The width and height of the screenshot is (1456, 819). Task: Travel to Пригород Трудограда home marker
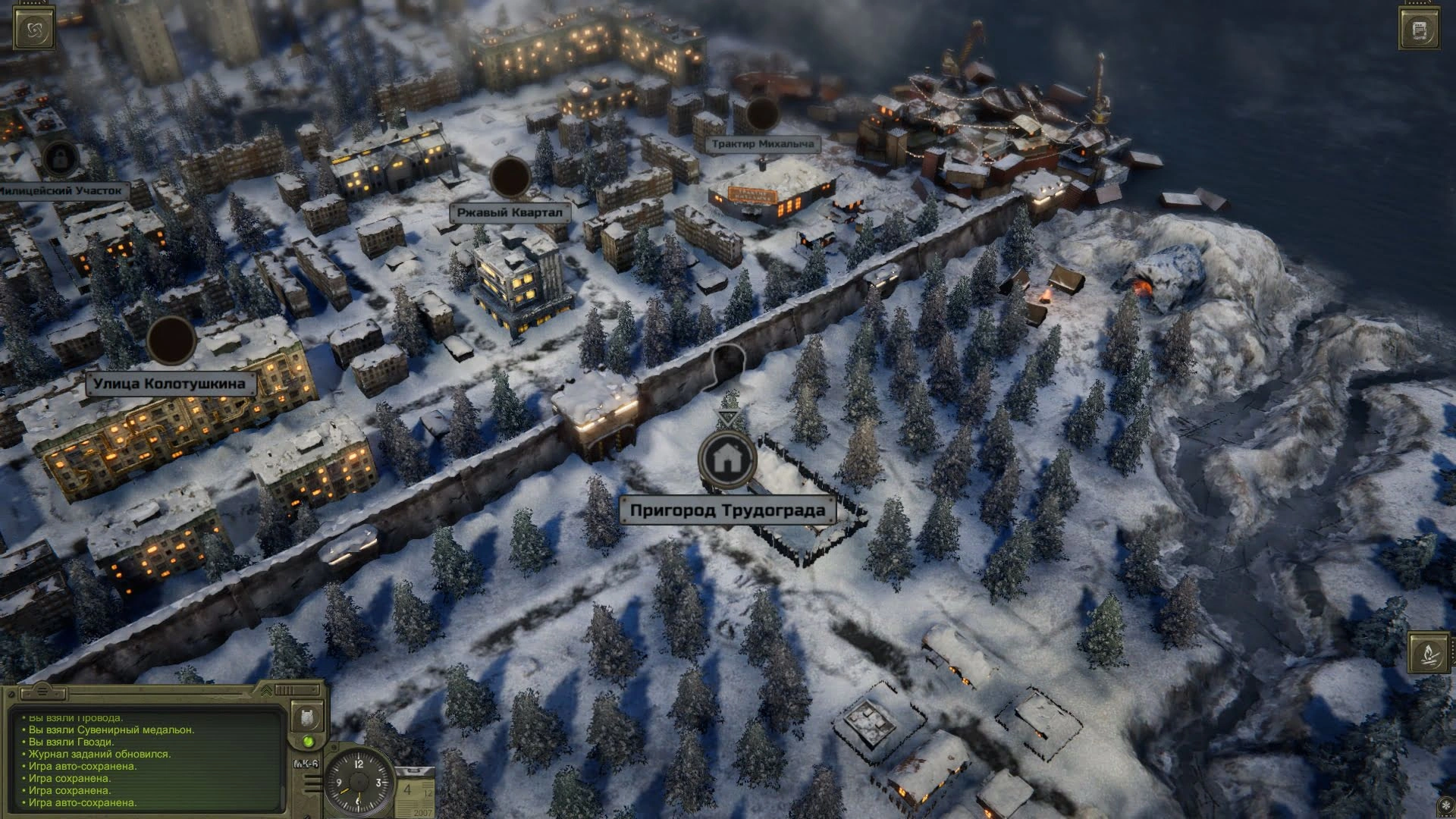click(726, 457)
